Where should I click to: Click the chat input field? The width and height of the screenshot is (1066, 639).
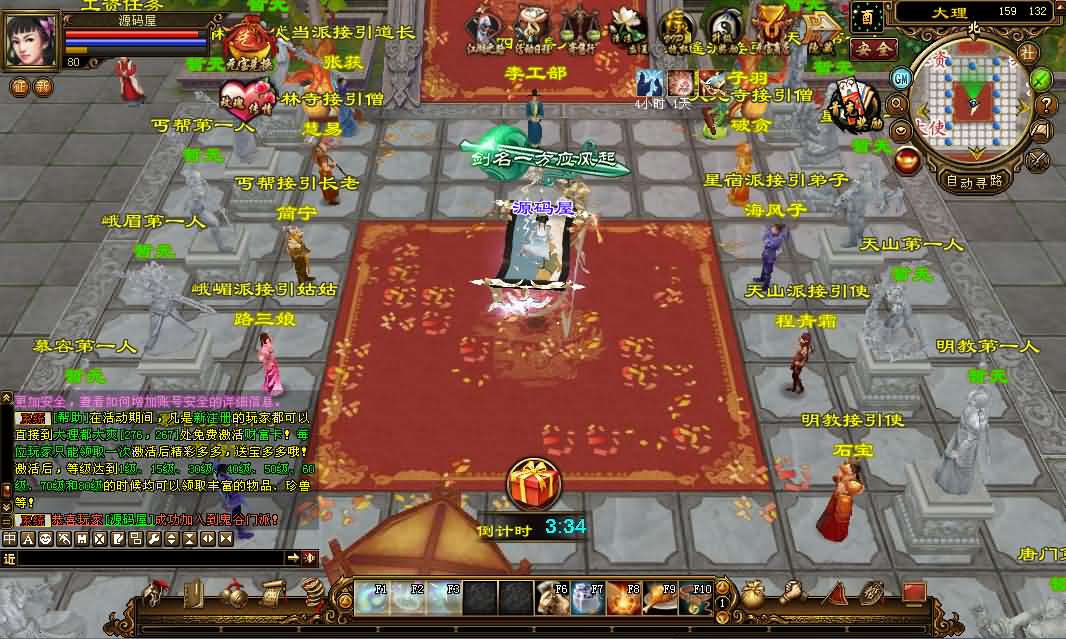pyautogui.click(x=150, y=558)
